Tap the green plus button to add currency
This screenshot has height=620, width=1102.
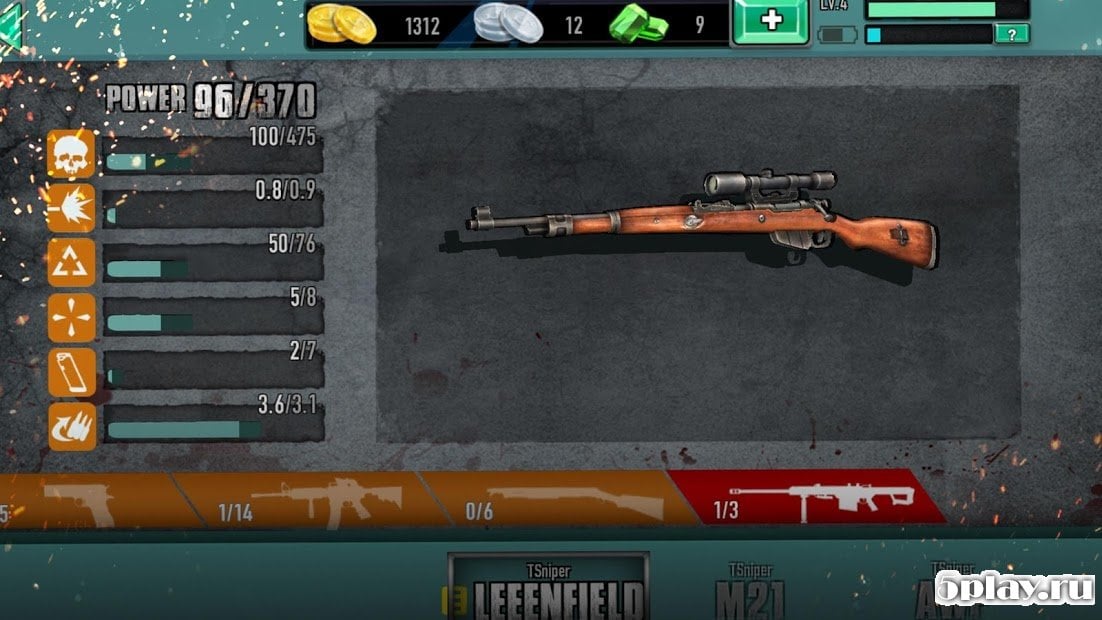770,22
